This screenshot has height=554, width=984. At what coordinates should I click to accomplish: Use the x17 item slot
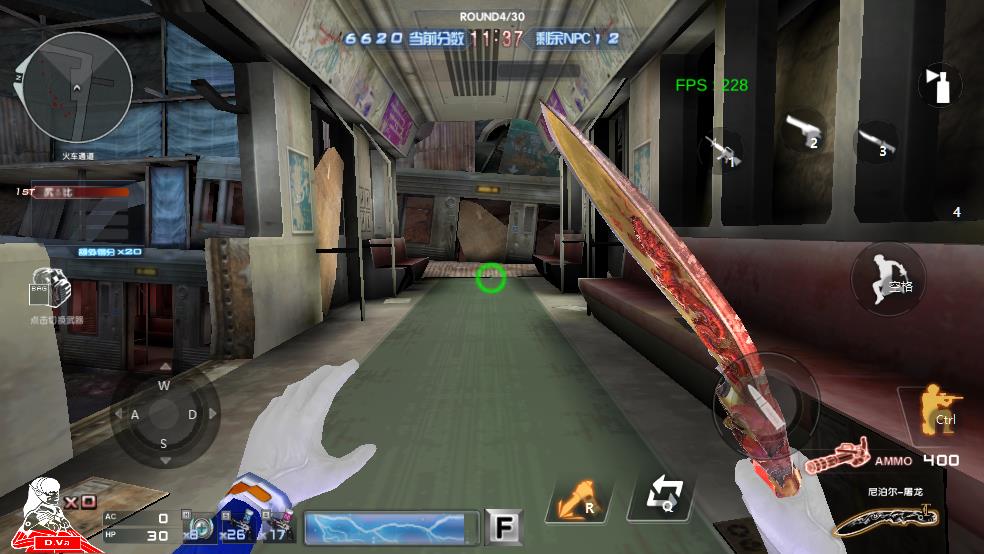[x=279, y=525]
